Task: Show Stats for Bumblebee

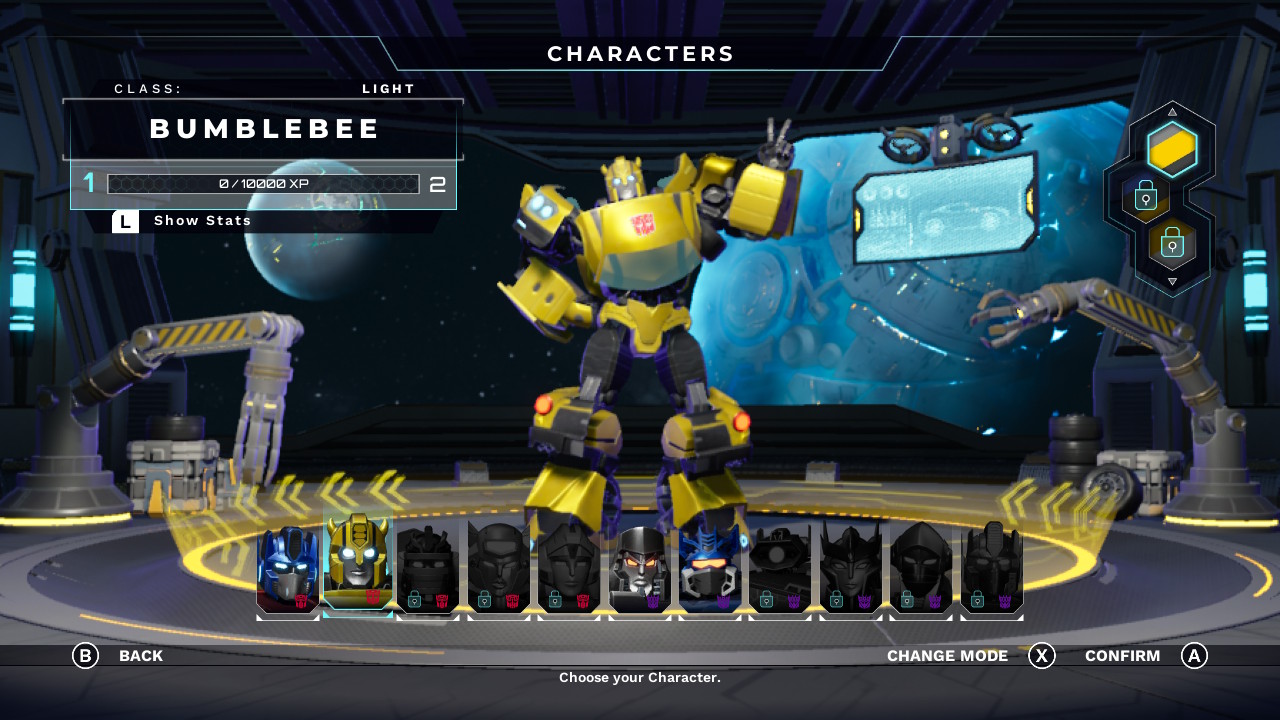Action: coord(202,221)
